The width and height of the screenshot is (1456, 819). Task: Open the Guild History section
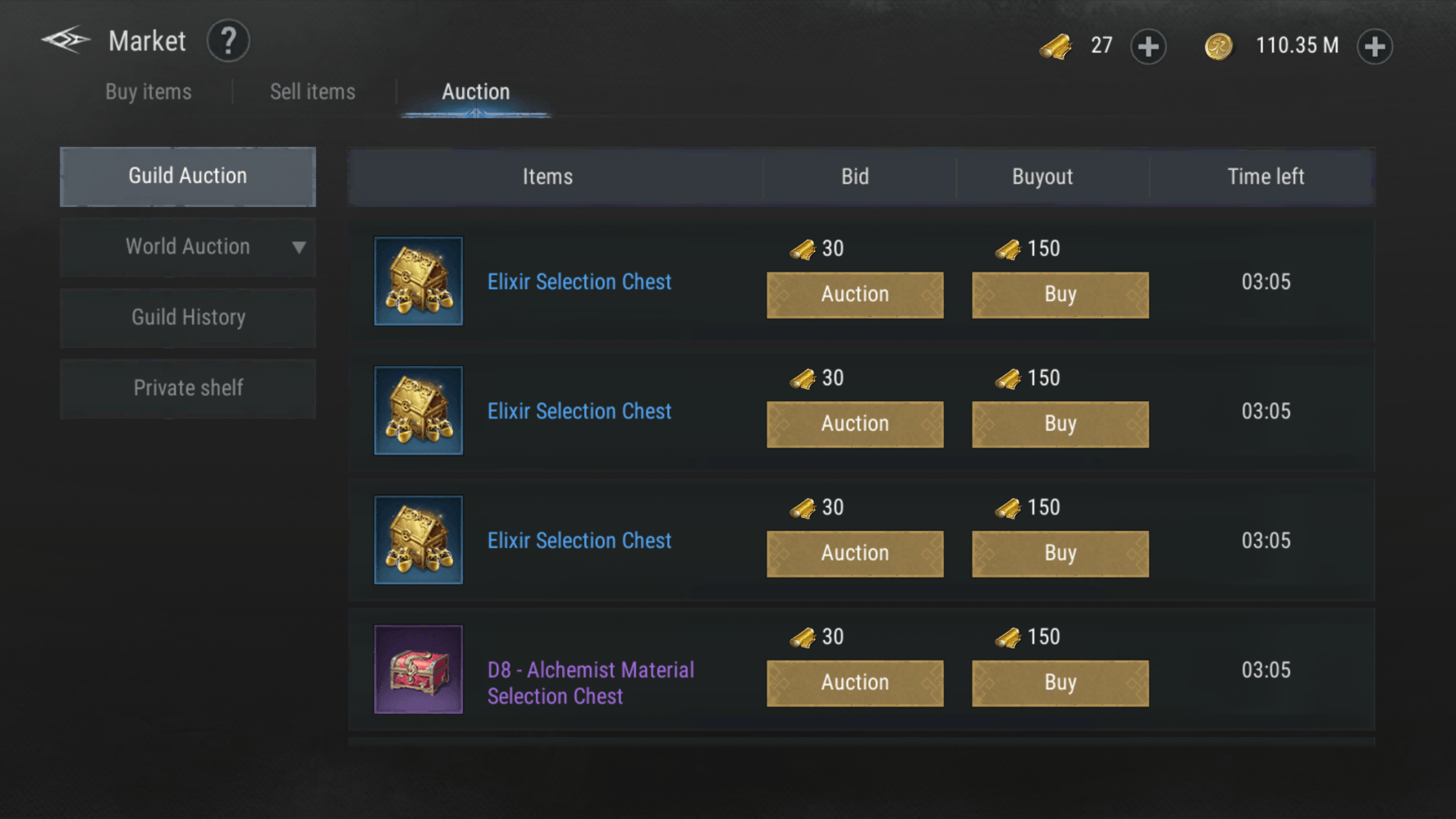(x=188, y=318)
